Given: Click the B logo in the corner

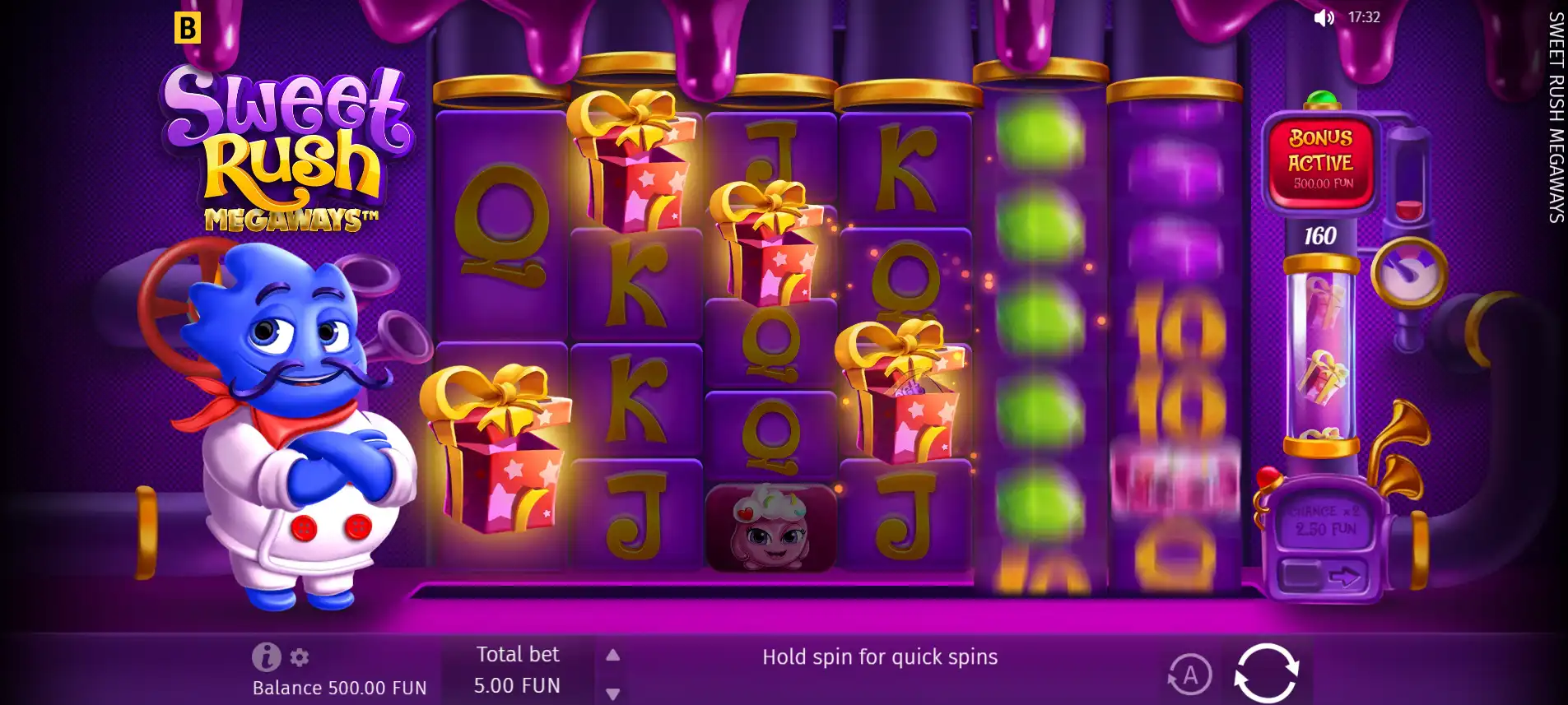Looking at the screenshot, I should (x=188, y=29).
